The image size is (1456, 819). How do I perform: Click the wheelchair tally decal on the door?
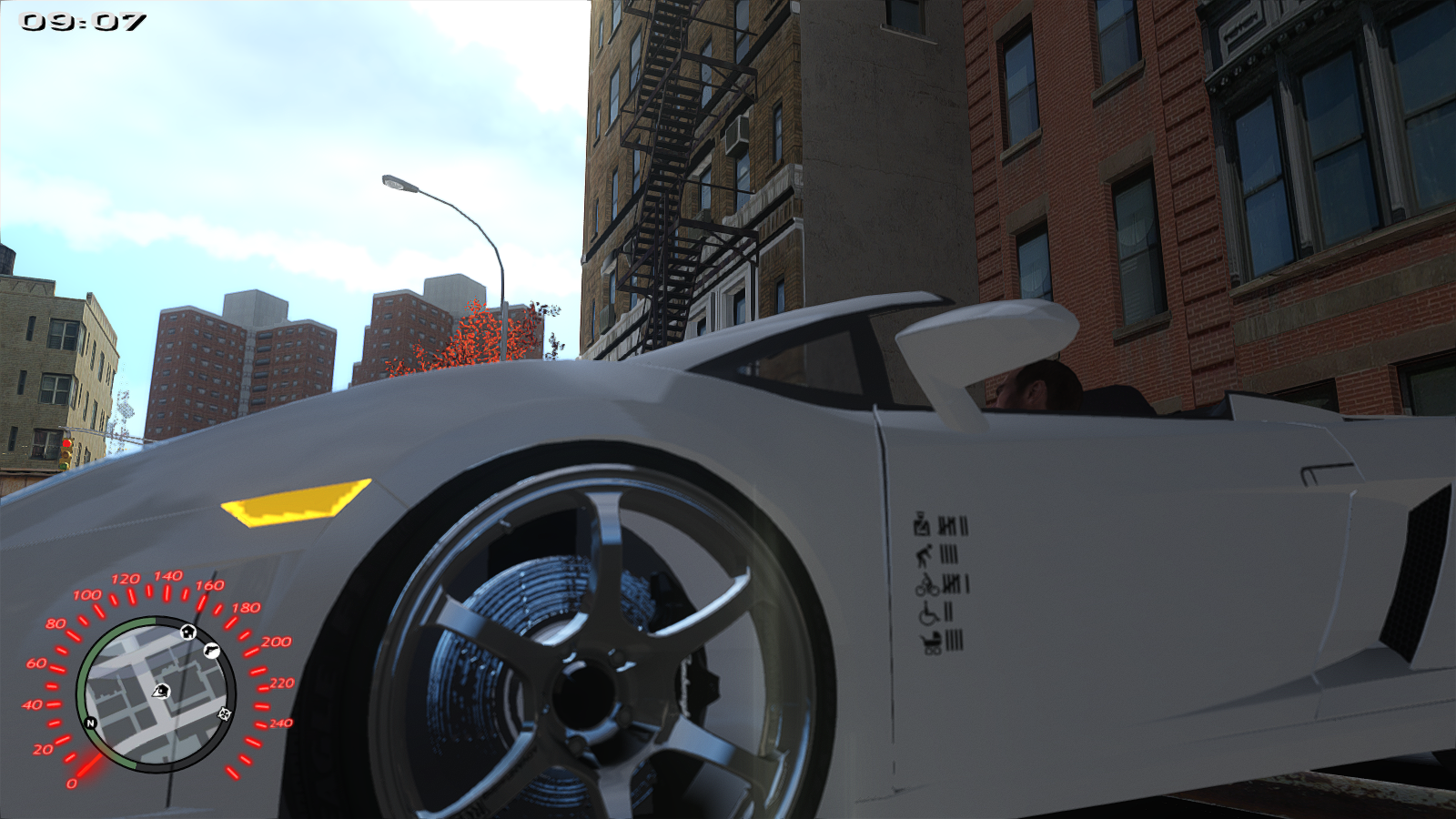(x=929, y=613)
